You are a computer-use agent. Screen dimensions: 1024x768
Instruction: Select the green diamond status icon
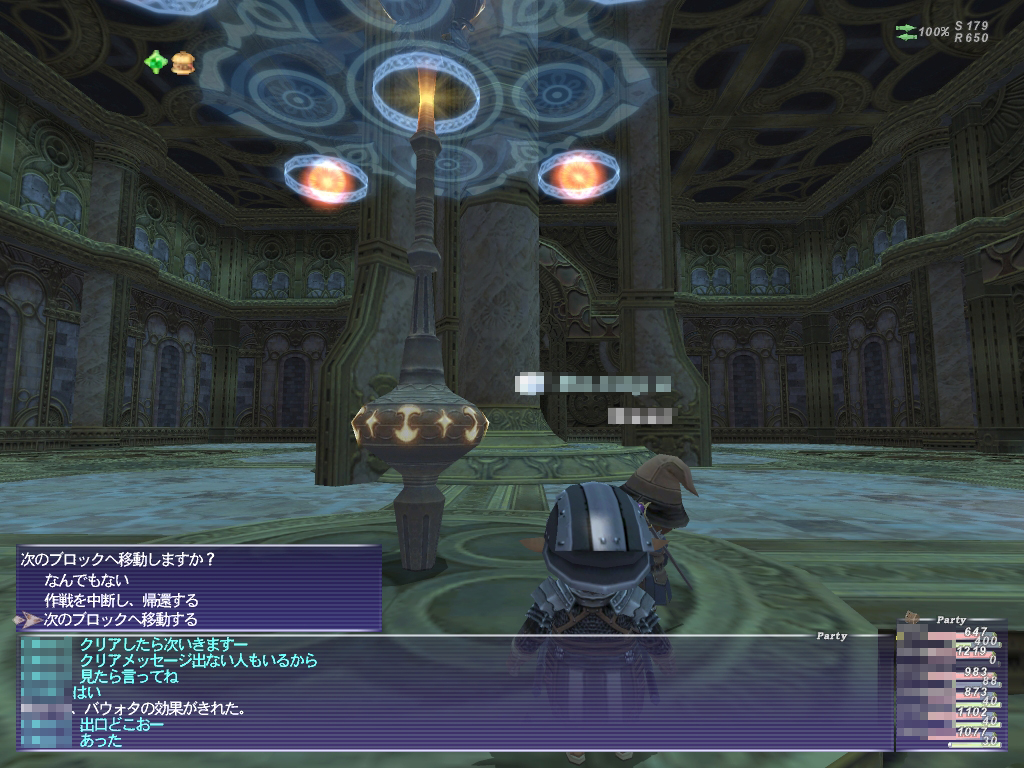tap(155, 63)
